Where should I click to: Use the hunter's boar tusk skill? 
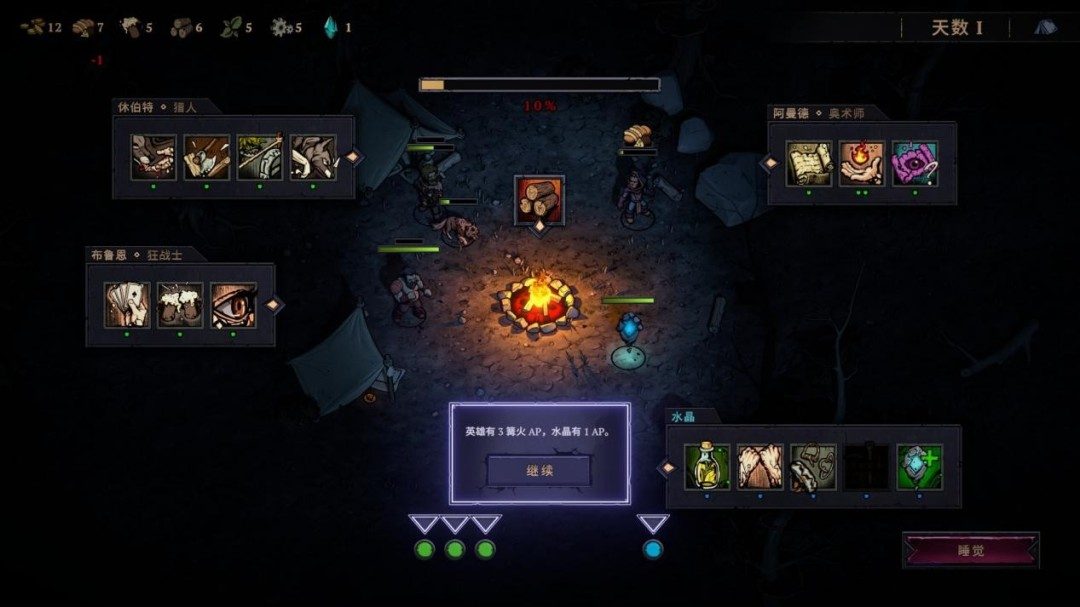click(314, 158)
